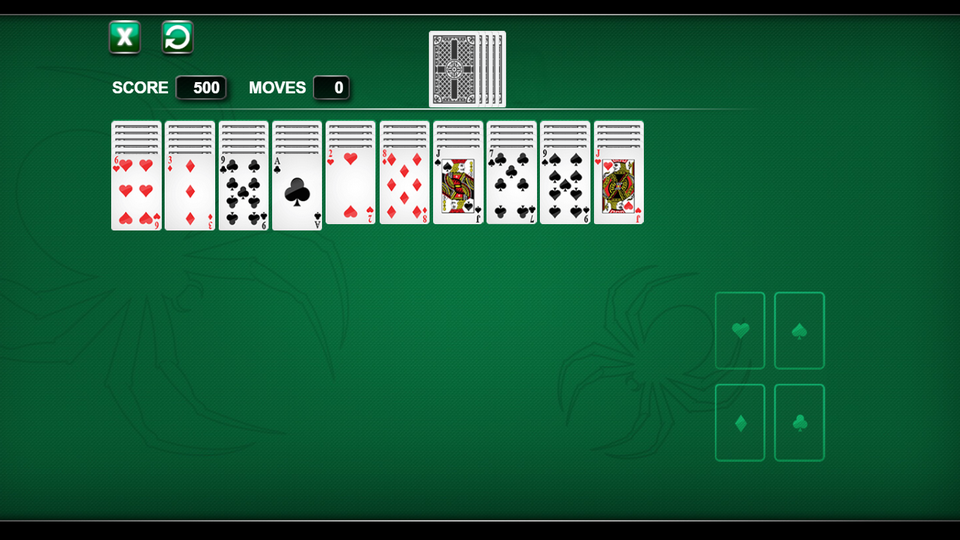Click the hearts foundation slot
The height and width of the screenshot is (540, 960).
740,330
